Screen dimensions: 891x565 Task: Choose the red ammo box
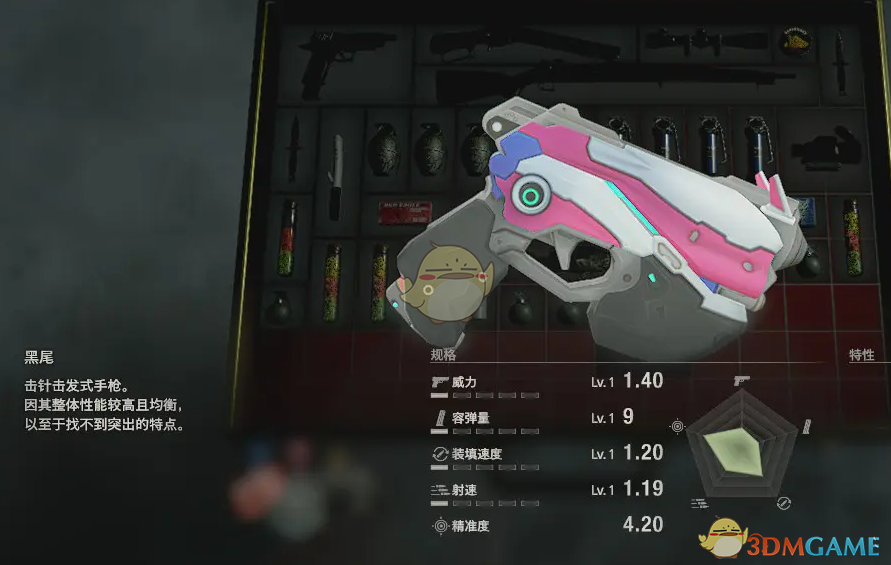coord(401,212)
